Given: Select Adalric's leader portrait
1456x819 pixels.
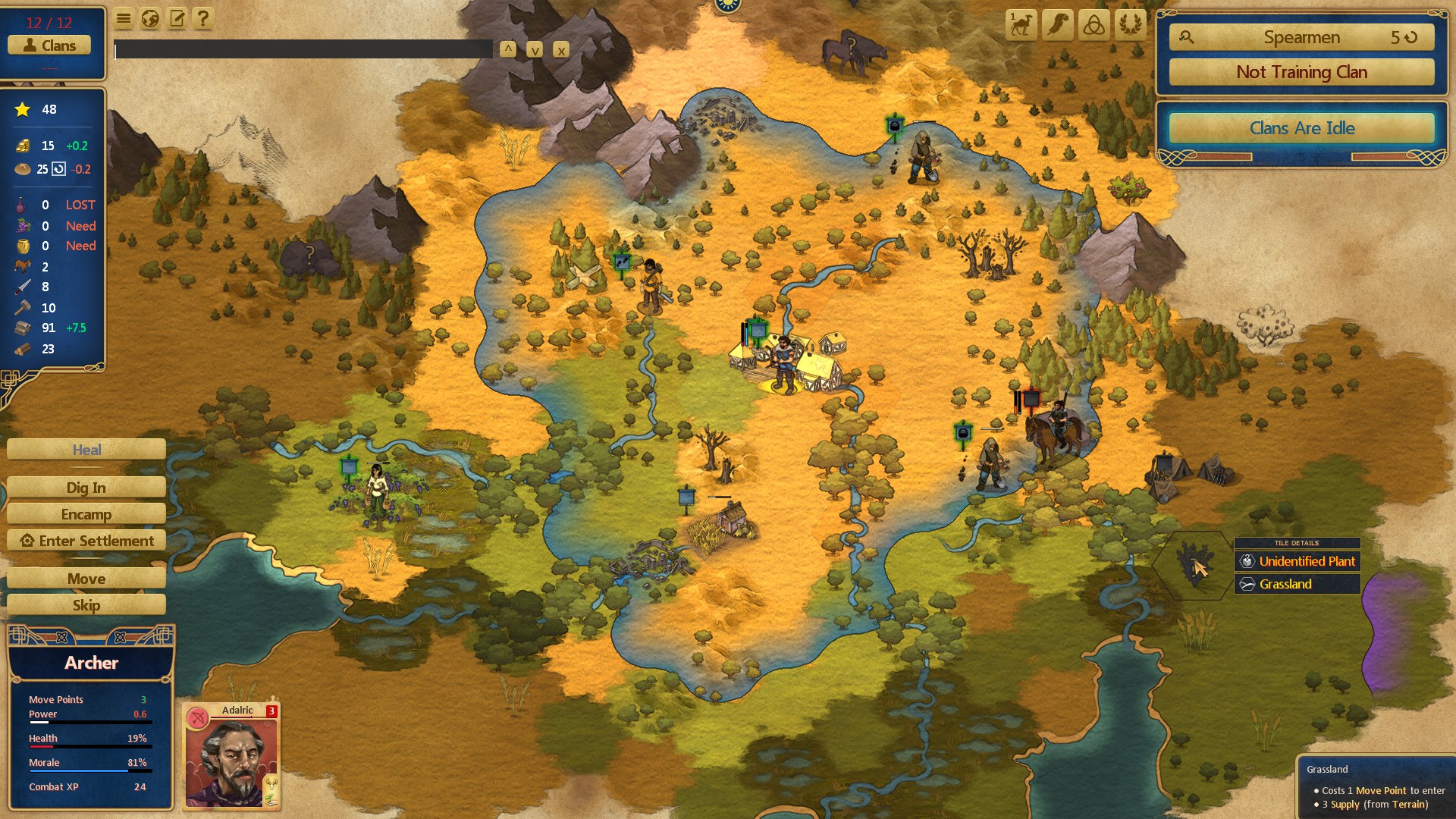Looking at the screenshot, I should pyautogui.click(x=231, y=758).
